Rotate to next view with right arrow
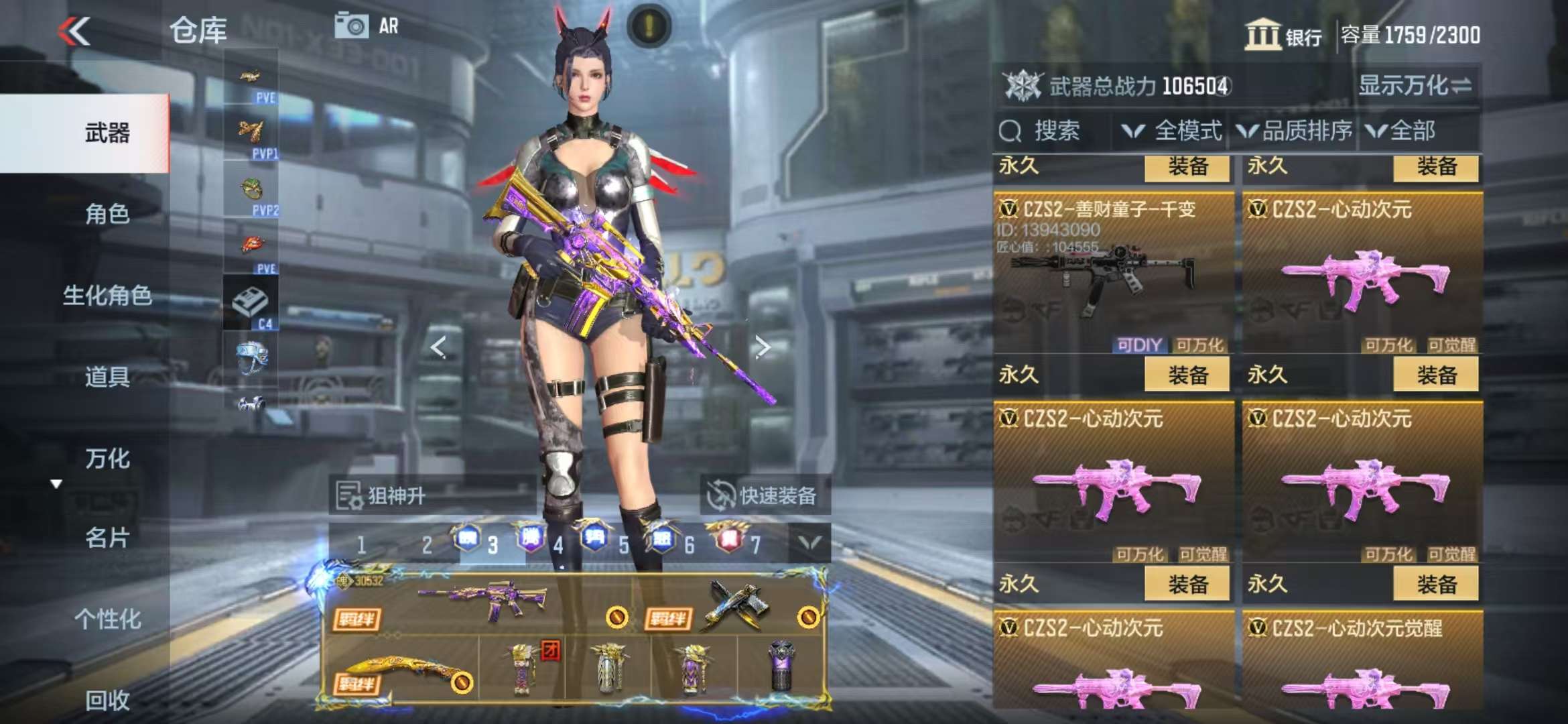The height and width of the screenshot is (724, 1568). pyautogui.click(x=762, y=347)
